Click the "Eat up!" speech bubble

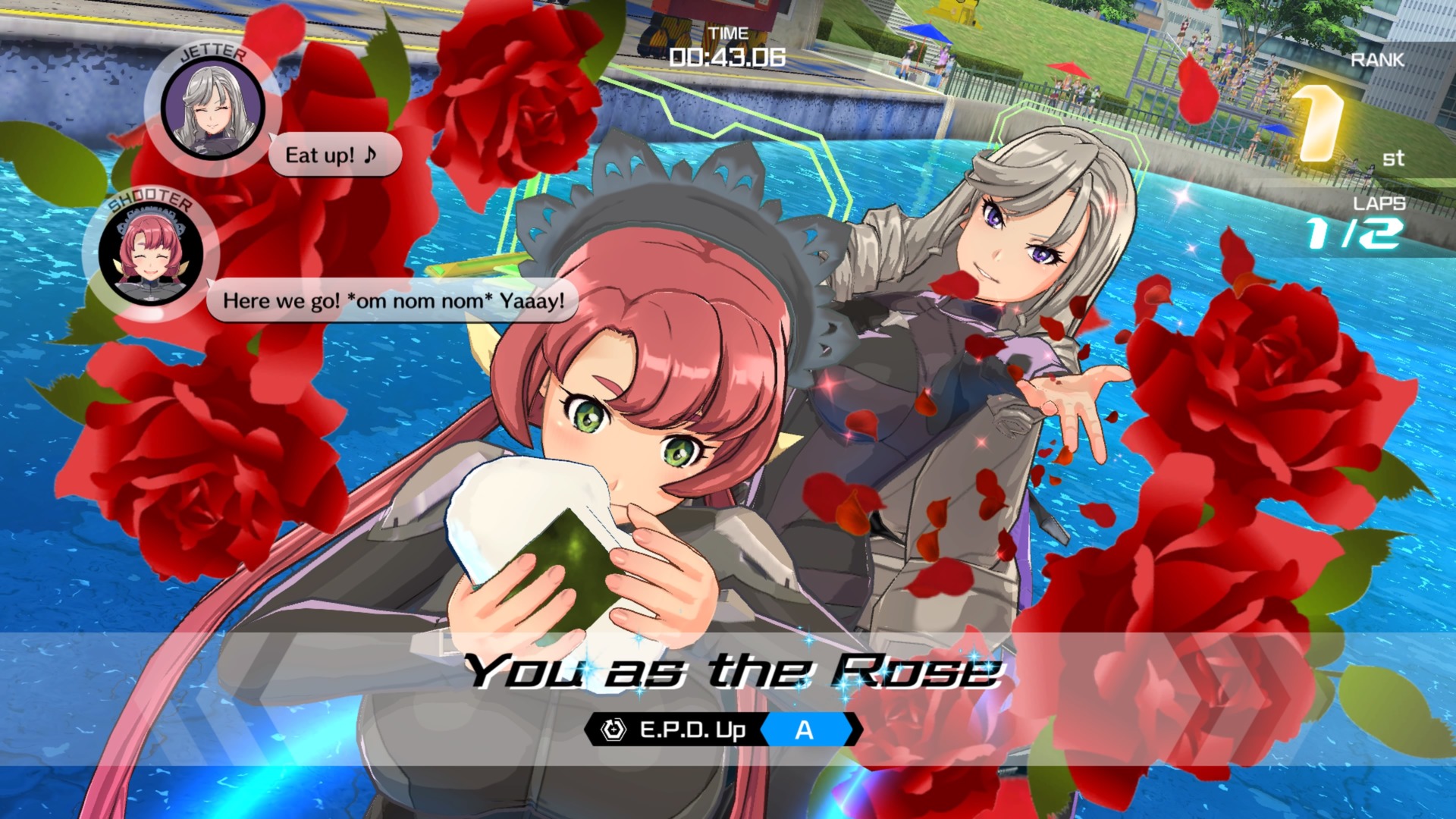(334, 155)
